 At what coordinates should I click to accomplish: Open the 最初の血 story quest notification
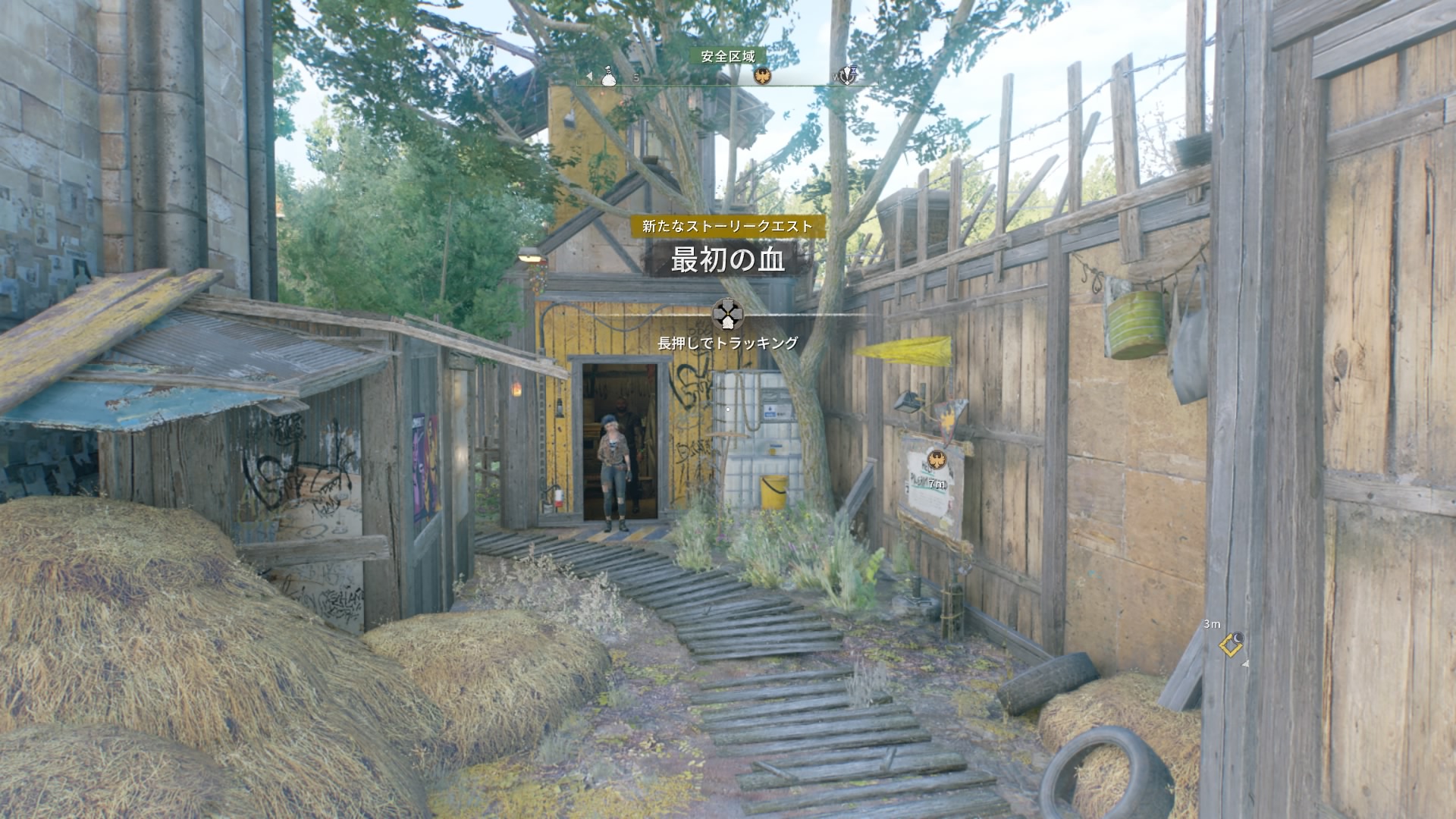726,260
